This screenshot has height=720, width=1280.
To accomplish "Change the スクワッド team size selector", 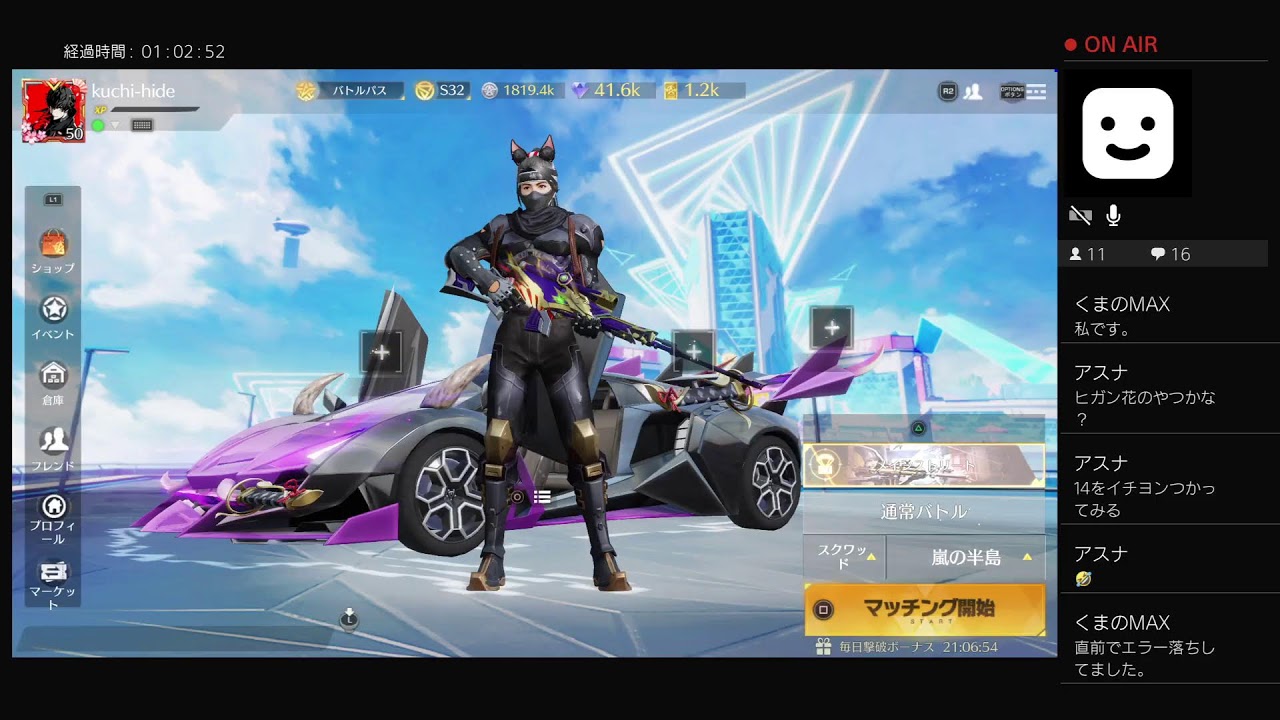I will point(844,557).
